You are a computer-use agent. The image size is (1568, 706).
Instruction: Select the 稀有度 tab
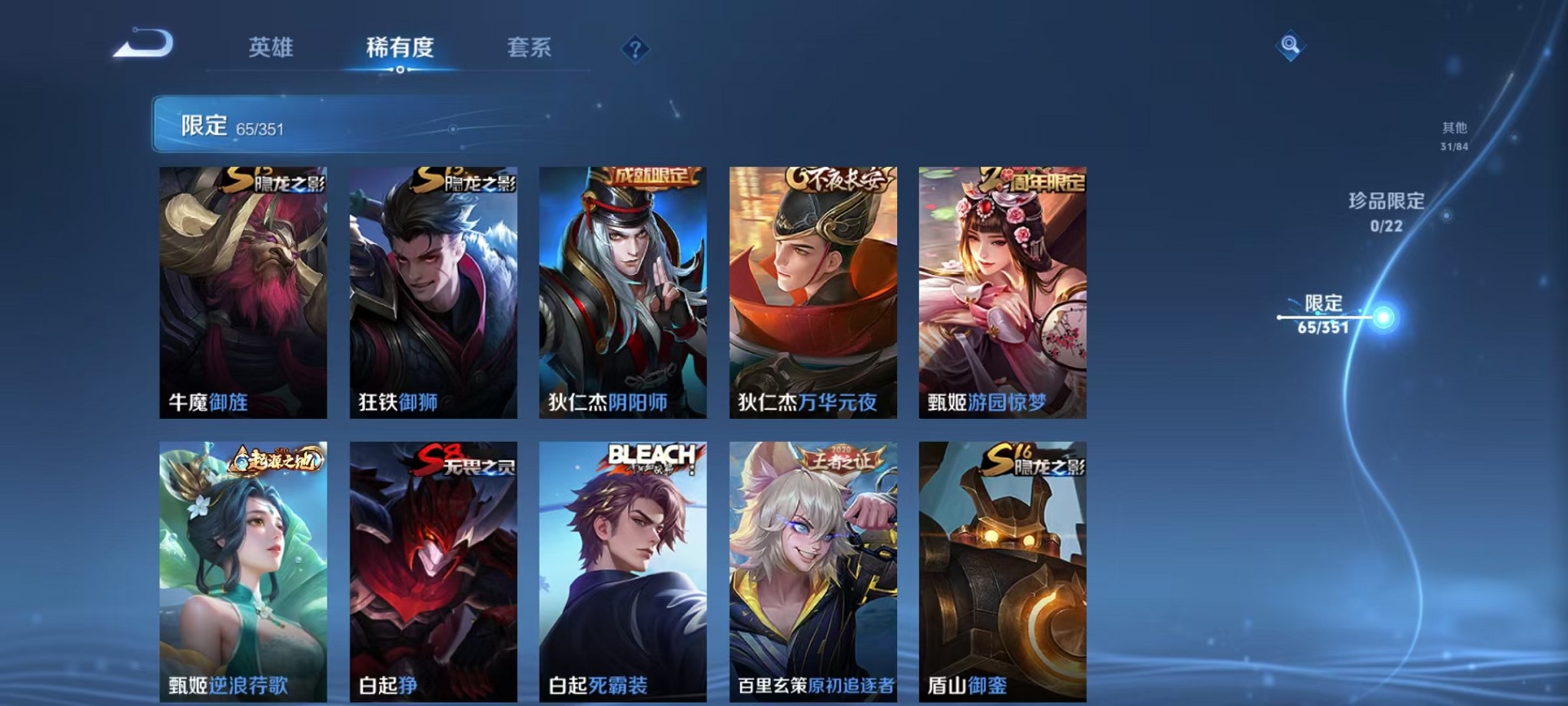pyautogui.click(x=400, y=48)
